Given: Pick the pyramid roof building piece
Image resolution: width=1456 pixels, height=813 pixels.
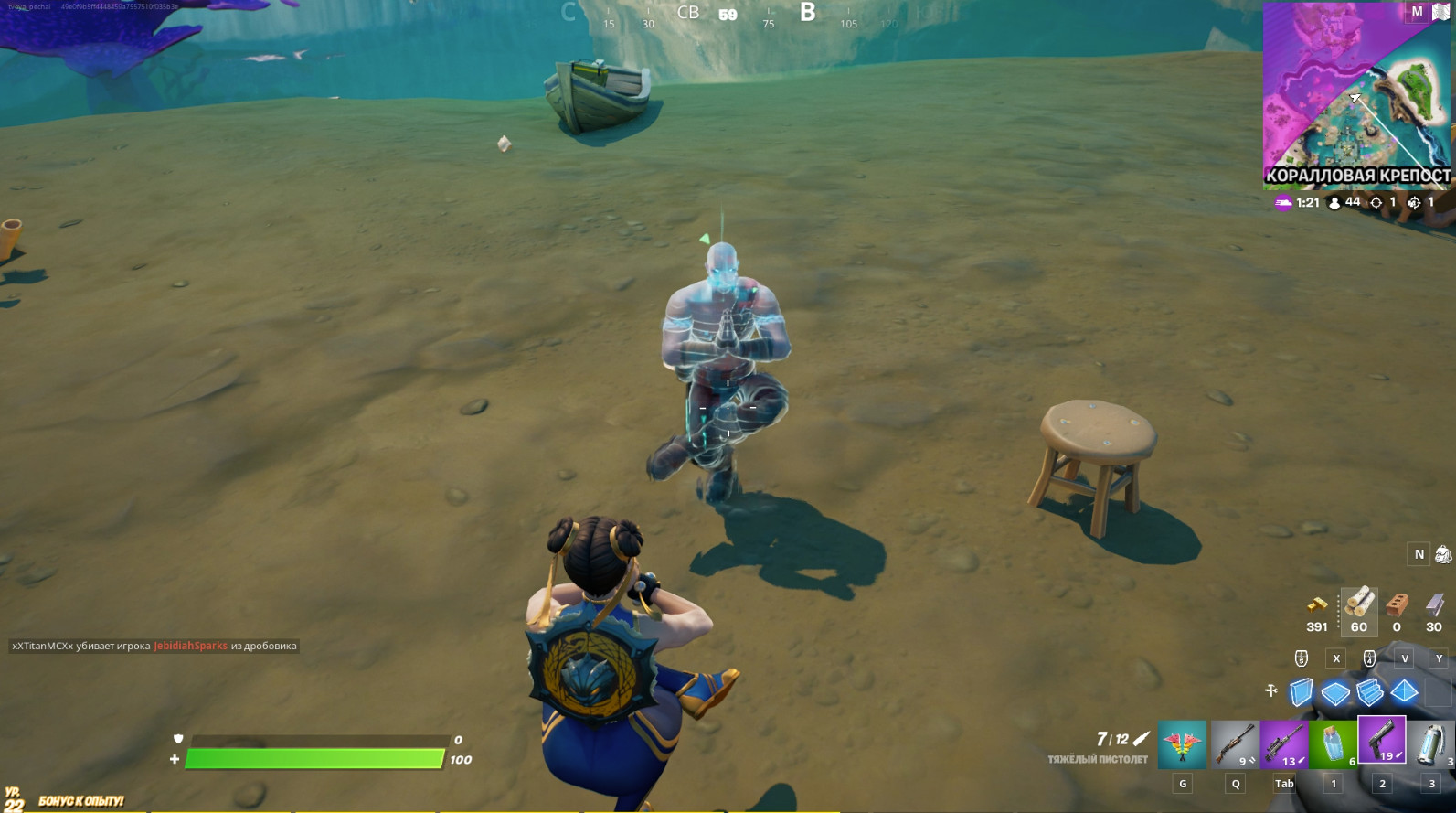Looking at the screenshot, I should click(1404, 691).
